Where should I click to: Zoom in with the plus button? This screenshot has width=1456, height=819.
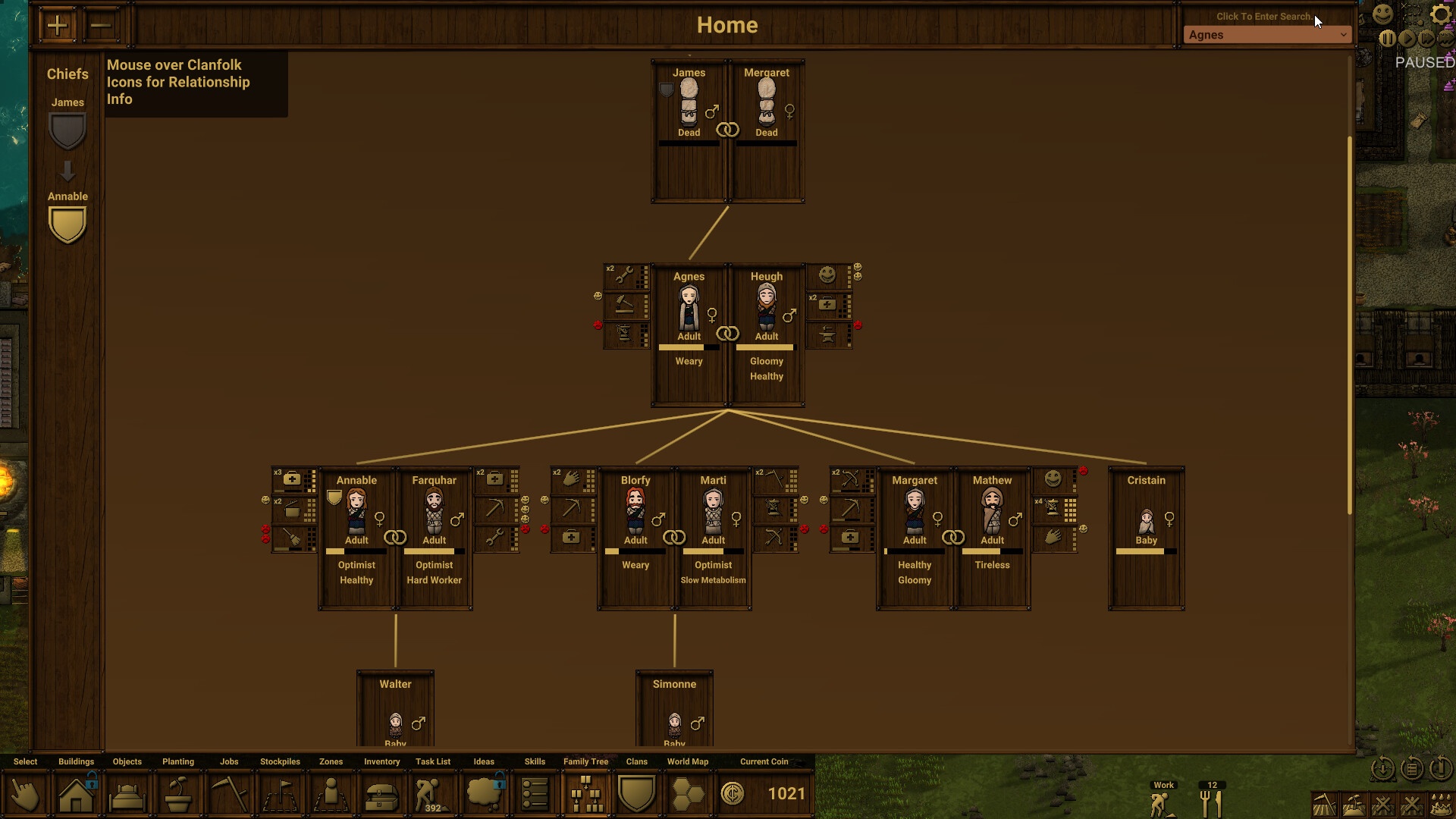coord(57,26)
